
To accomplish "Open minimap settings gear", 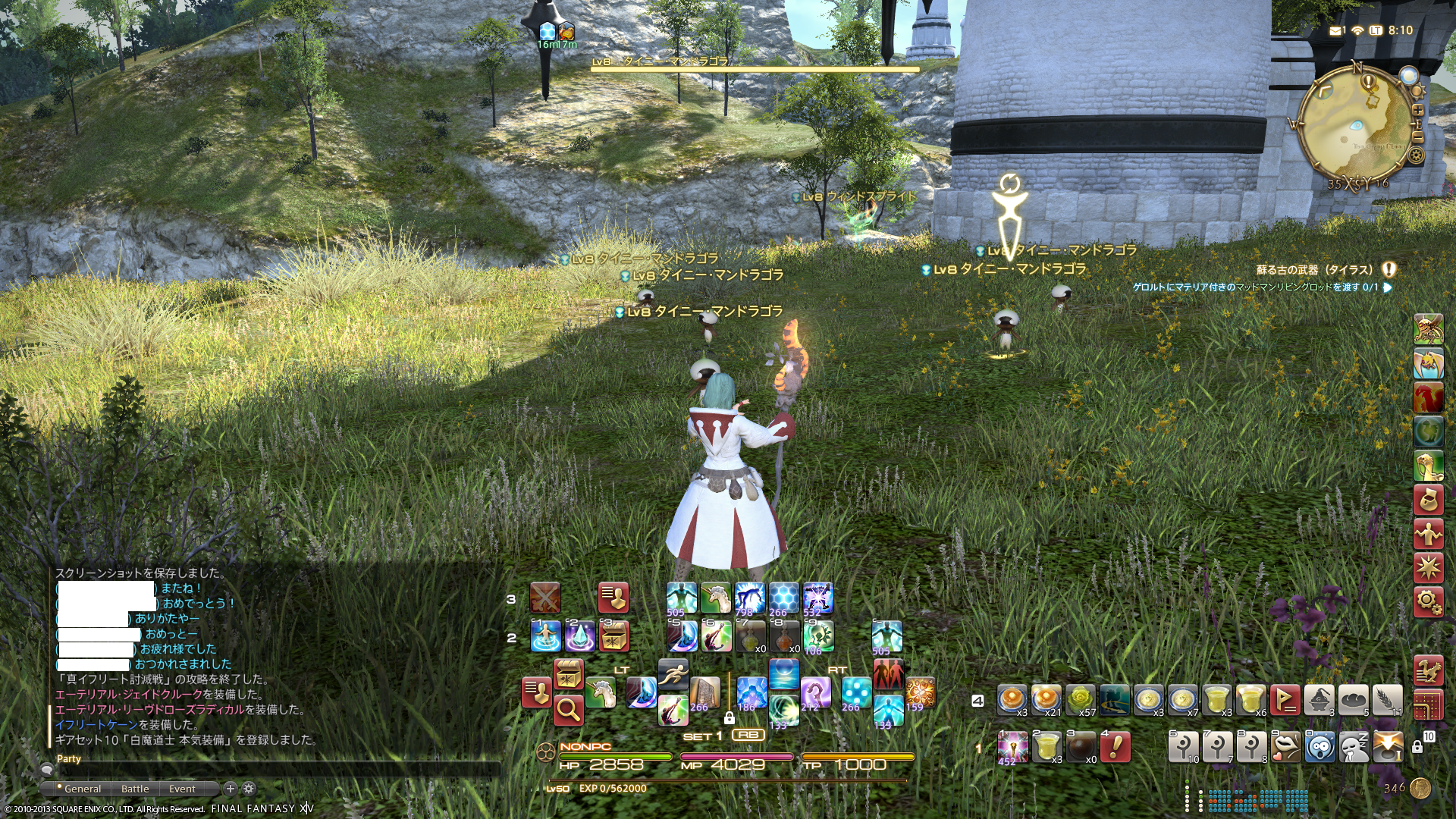I will pos(1416,155).
